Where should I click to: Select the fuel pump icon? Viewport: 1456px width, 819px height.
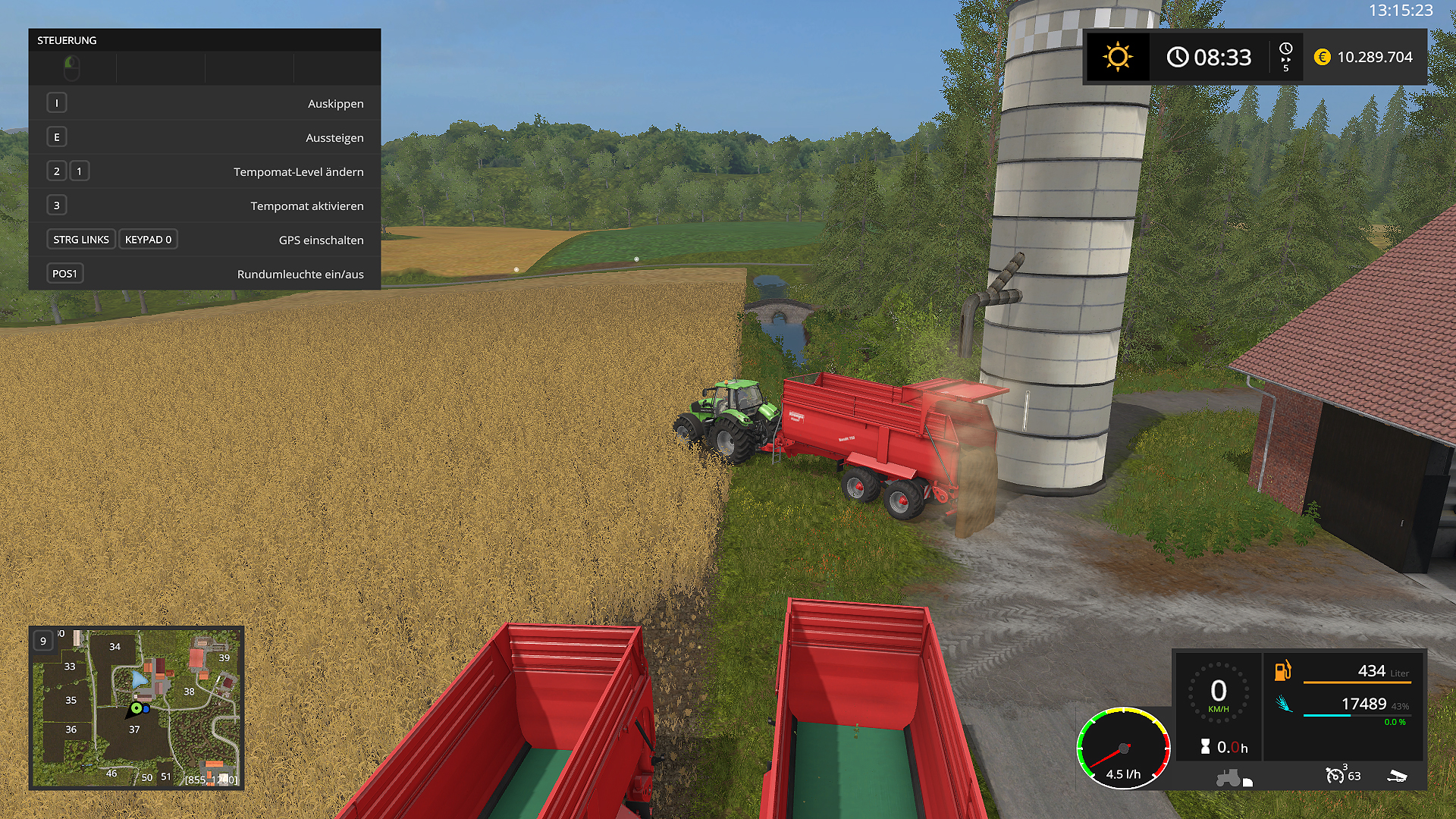tap(1282, 671)
